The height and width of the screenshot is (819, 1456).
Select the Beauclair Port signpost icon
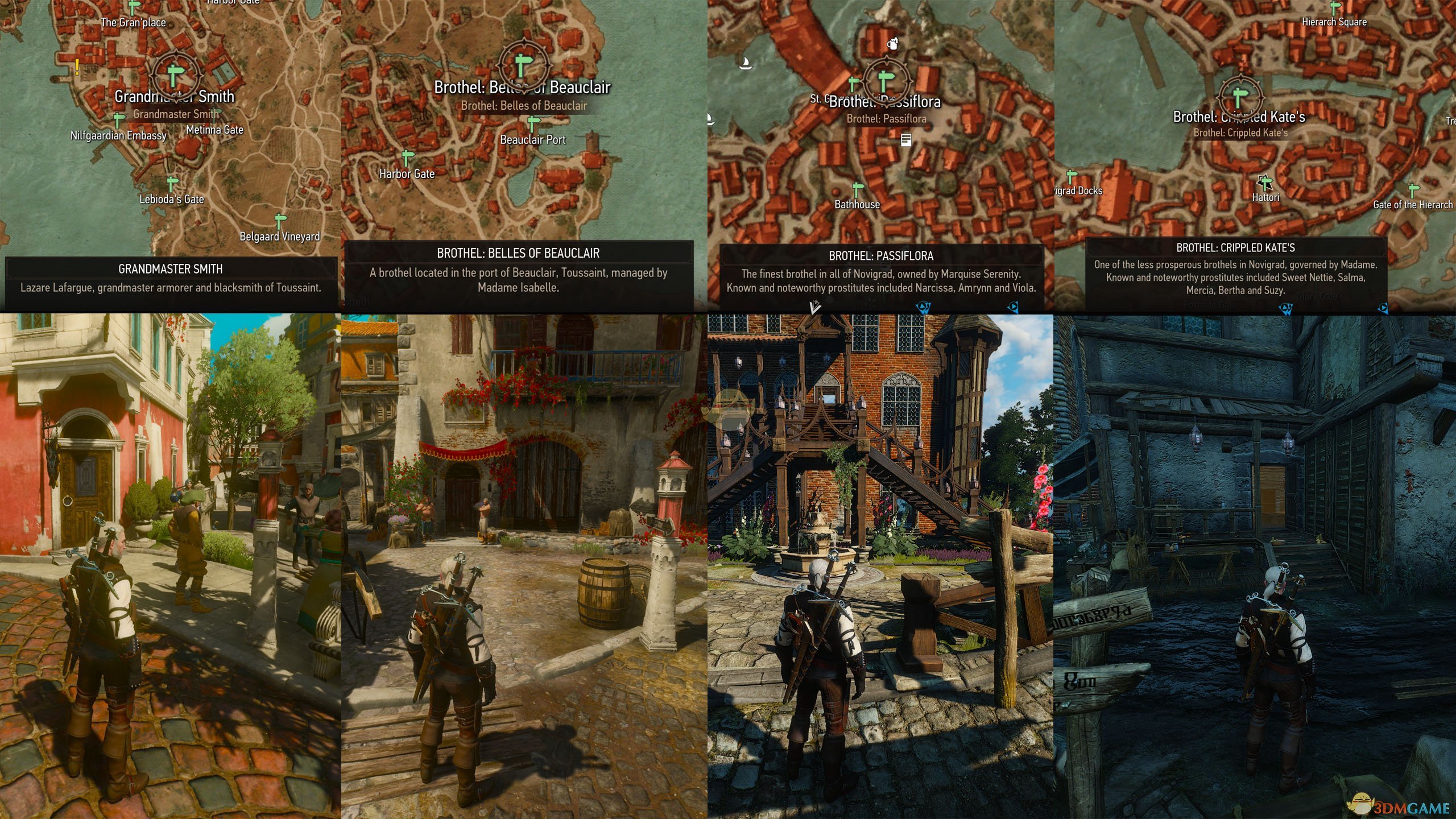[532, 123]
